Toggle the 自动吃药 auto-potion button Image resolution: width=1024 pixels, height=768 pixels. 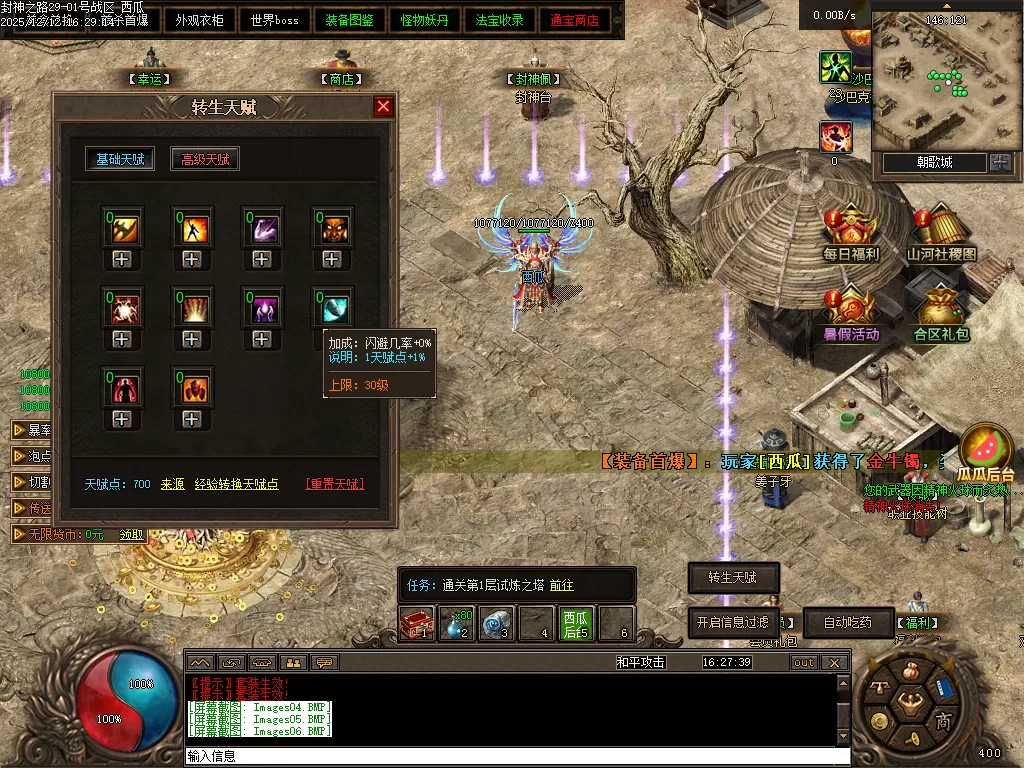pyautogui.click(x=847, y=622)
